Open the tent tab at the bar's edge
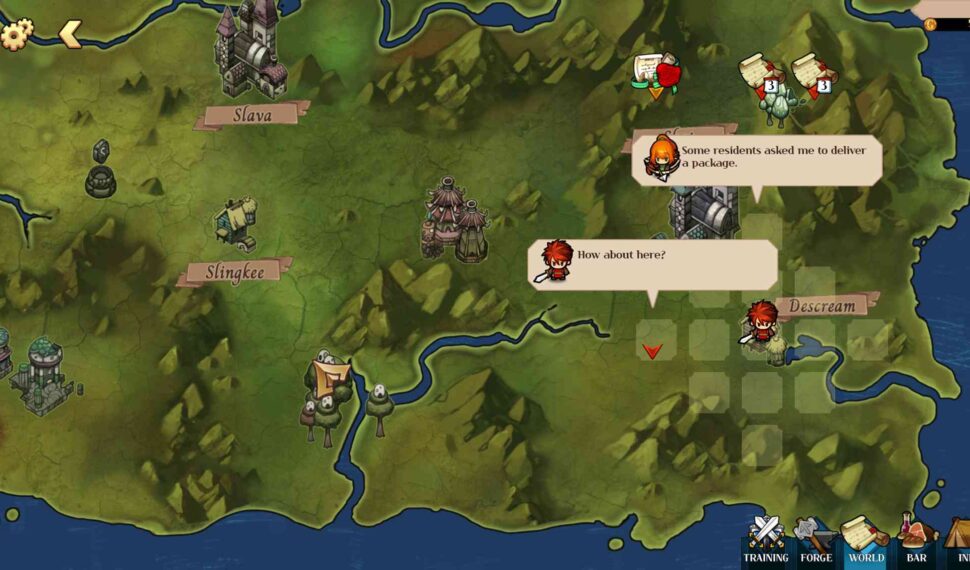This screenshot has width=970, height=570. coord(957,541)
